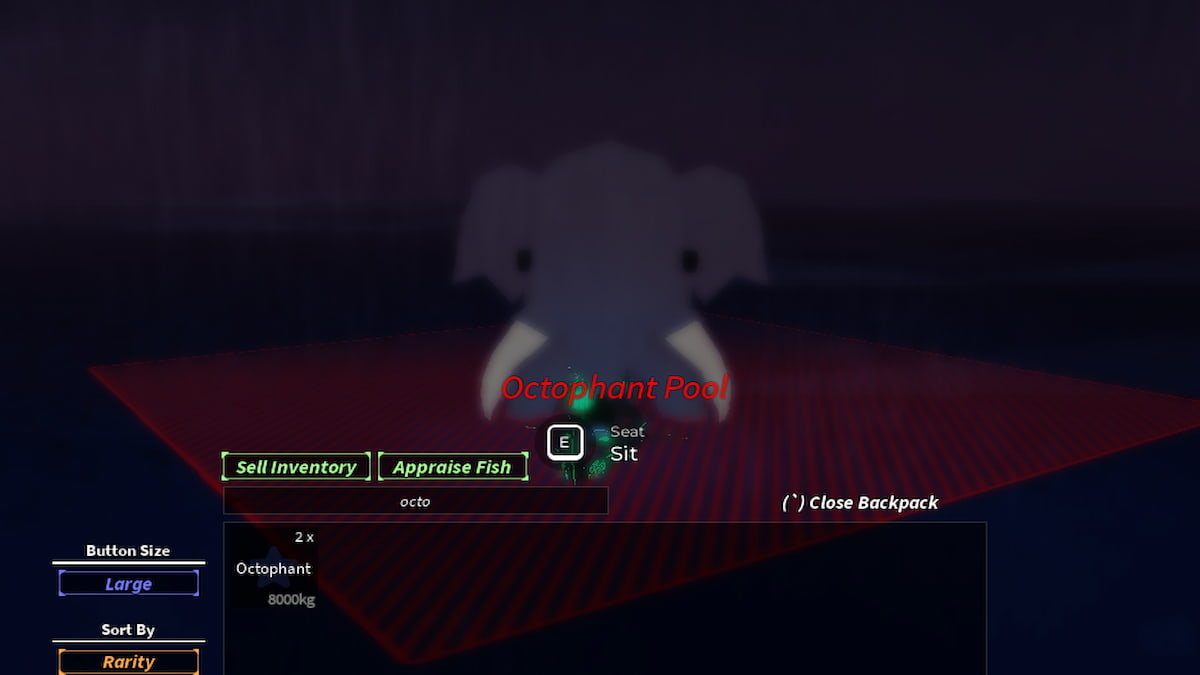1200x675 pixels.
Task: Open the Appraise Fish option
Action: (x=452, y=467)
